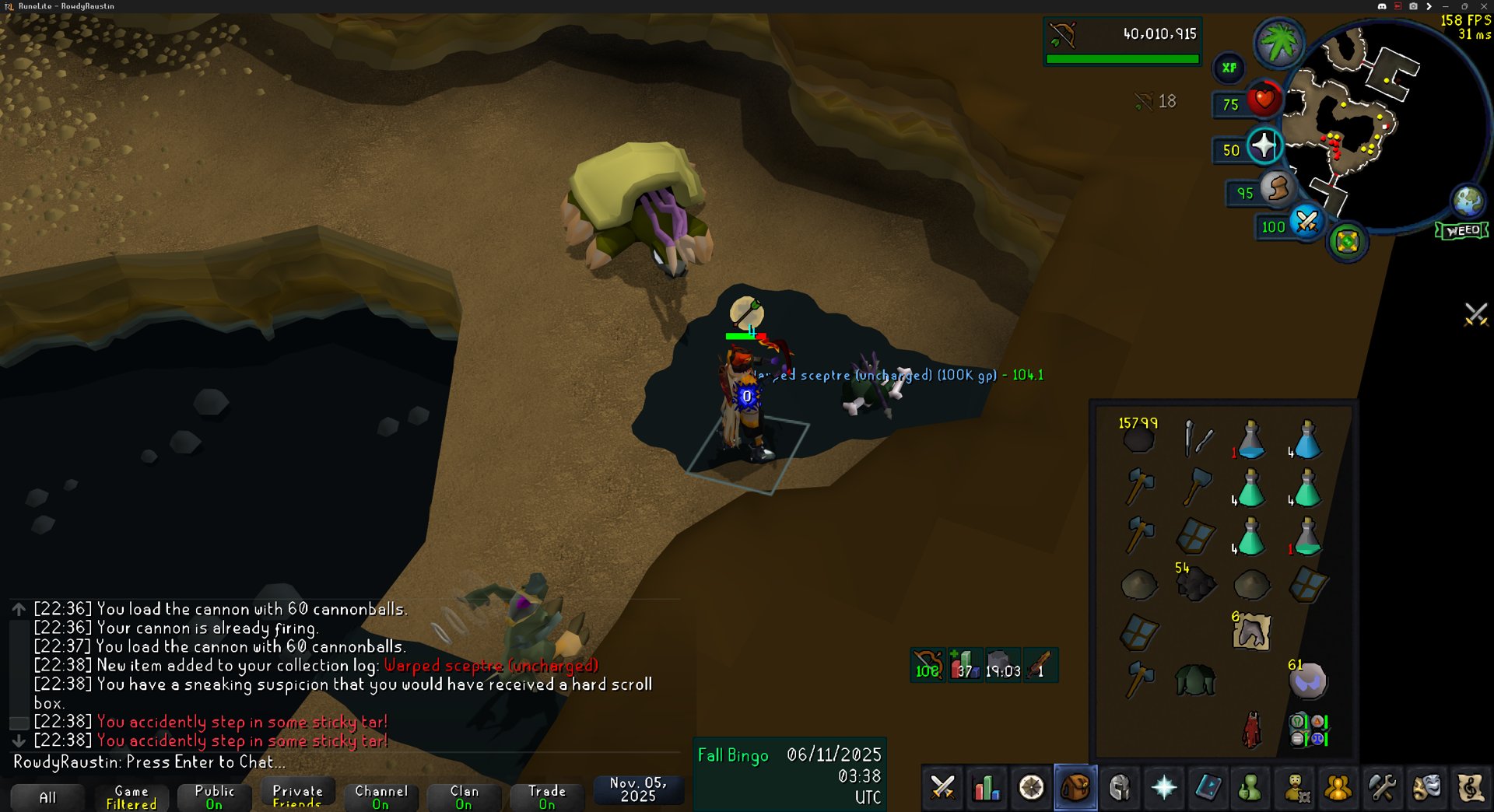This screenshot has width=1494, height=812.
Task: Open the Combat Options tab
Action: [943, 788]
